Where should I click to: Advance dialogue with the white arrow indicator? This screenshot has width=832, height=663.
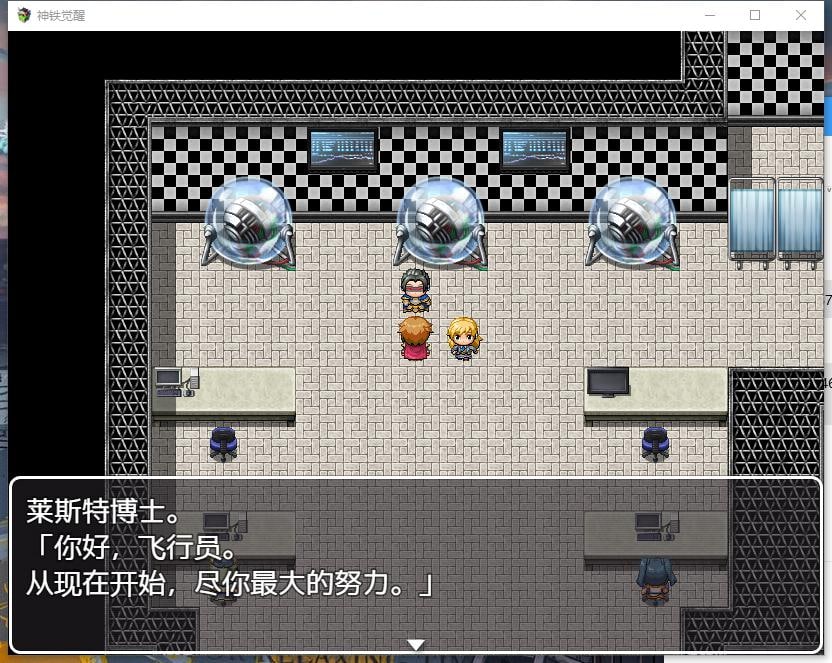417,645
